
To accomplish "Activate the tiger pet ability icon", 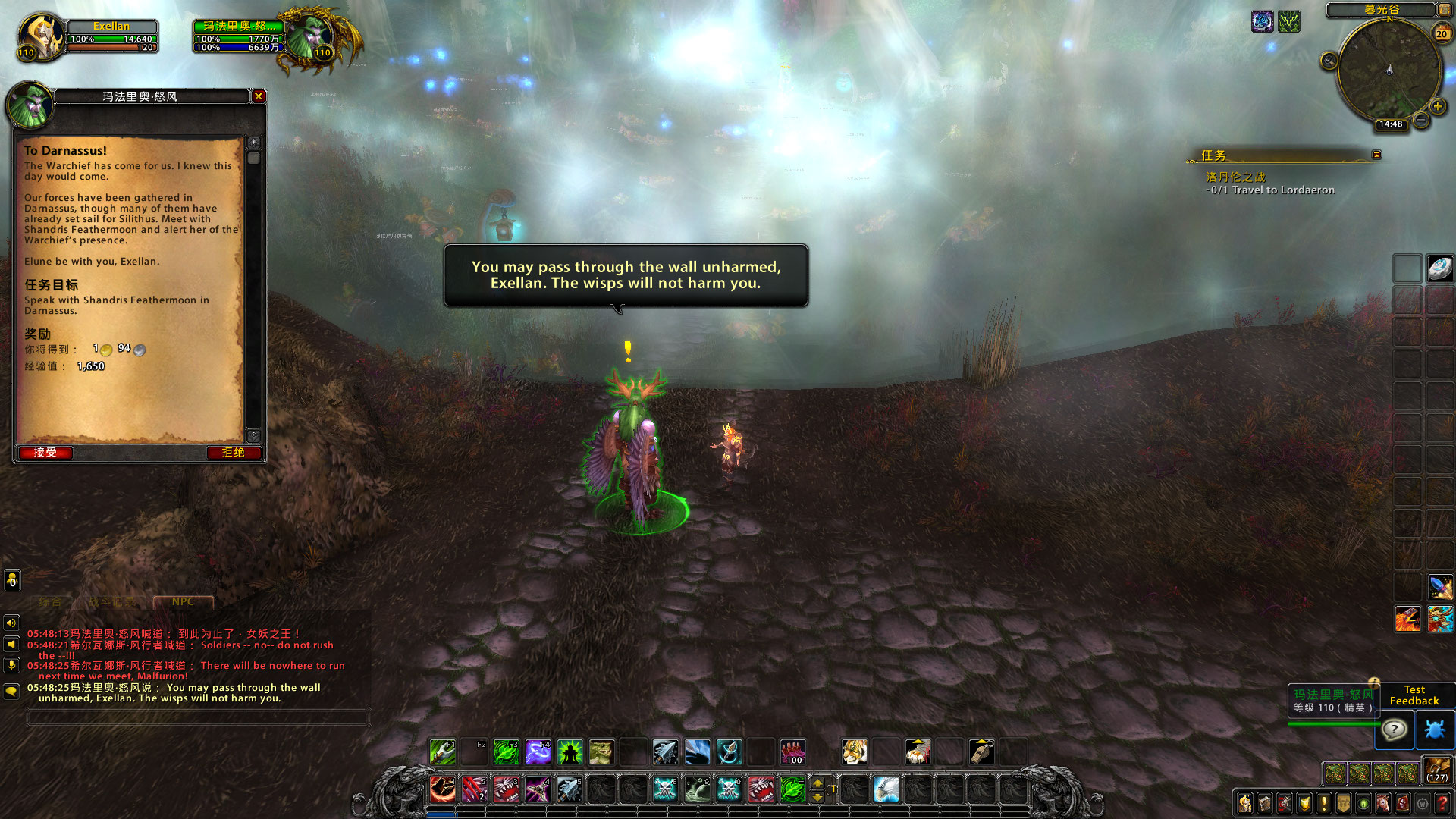I will (x=854, y=752).
